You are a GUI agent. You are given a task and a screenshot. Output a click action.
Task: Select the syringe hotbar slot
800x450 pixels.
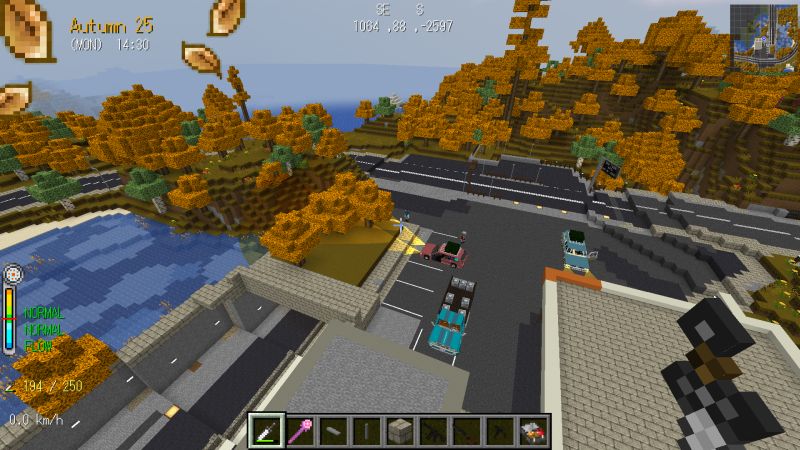[267, 431]
